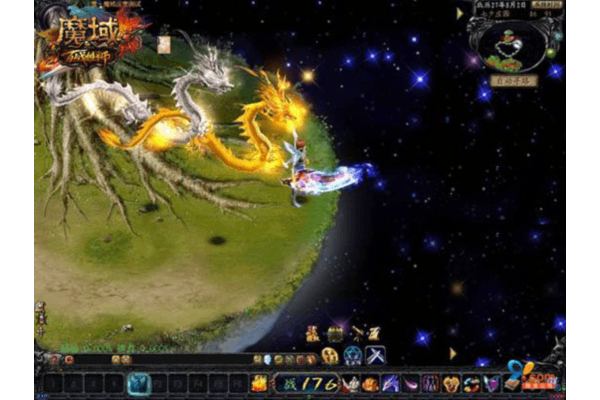Collapse the minimap with the yellow arrow
Viewport: 600px width, 400px height.
tap(460, 14)
